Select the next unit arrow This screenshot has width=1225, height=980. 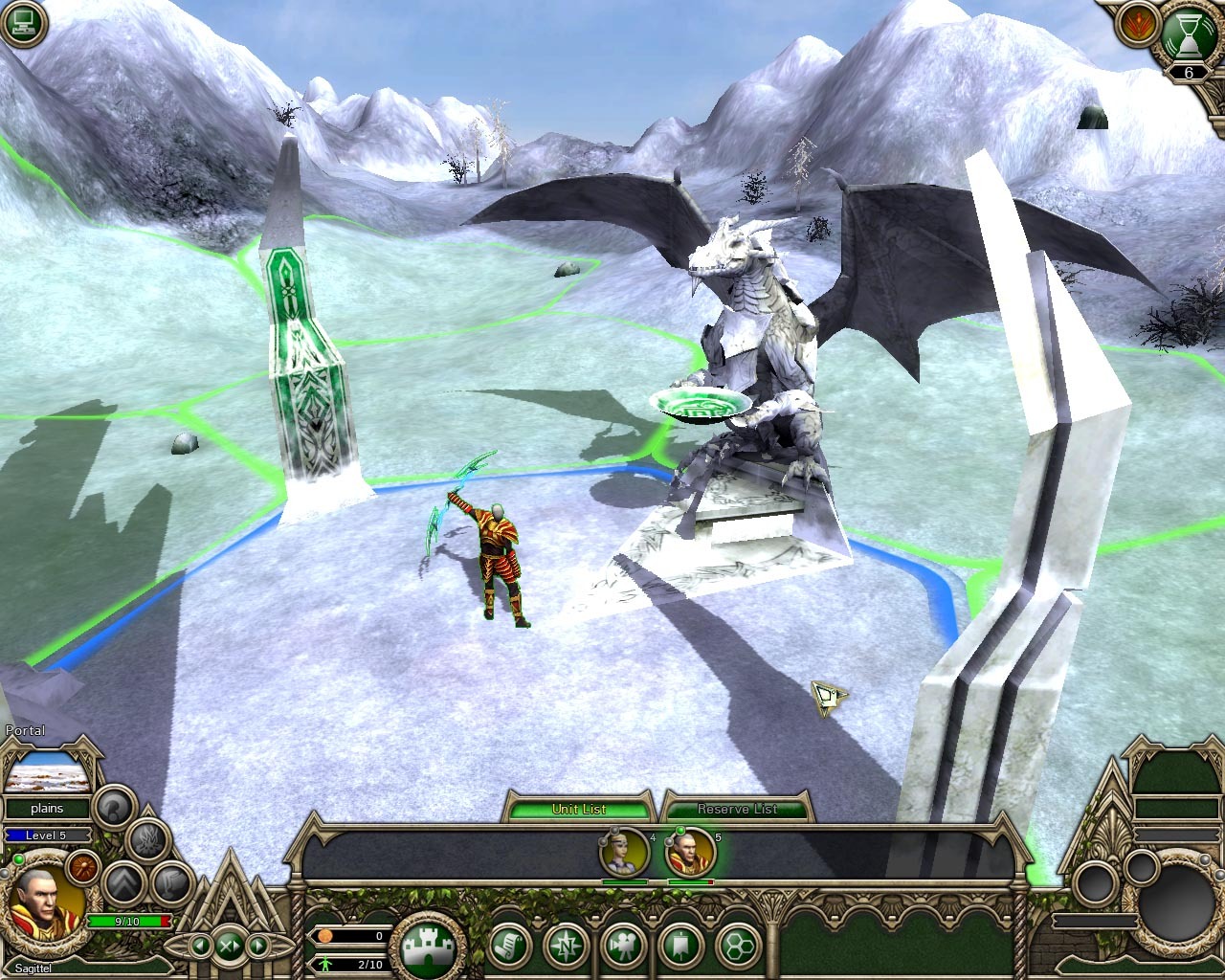[x=258, y=946]
